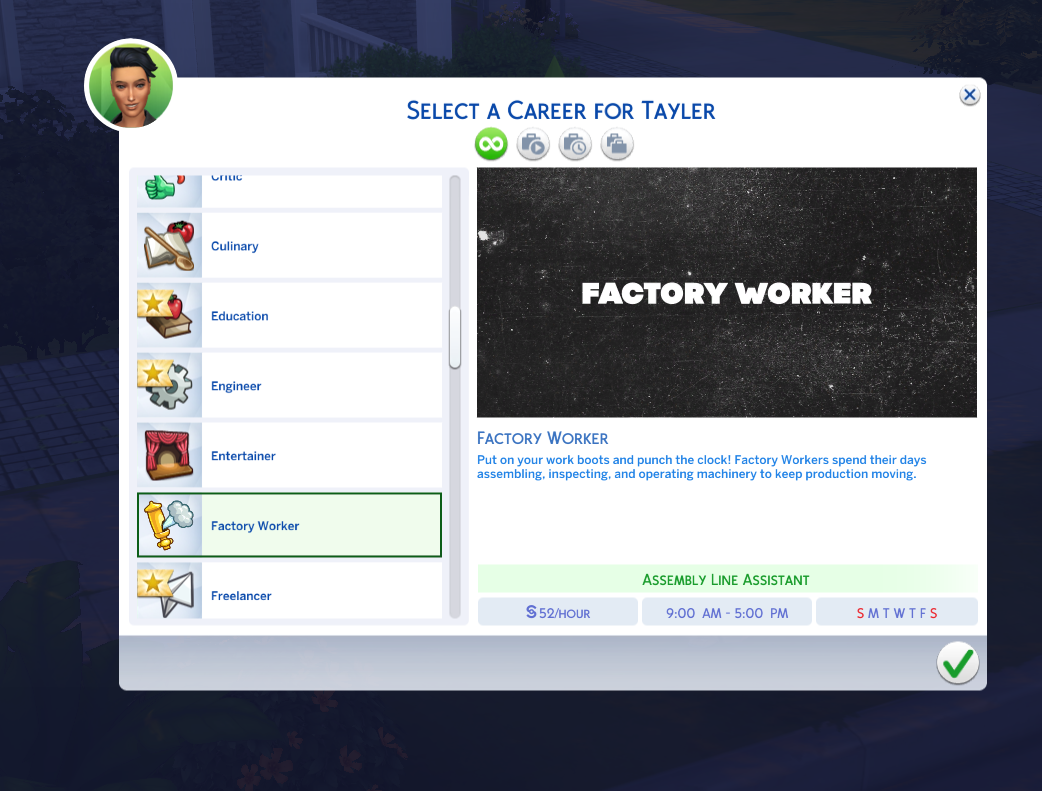Click the Factory Worker preview banner image
Image resolution: width=1042 pixels, height=791 pixels.
(727, 293)
